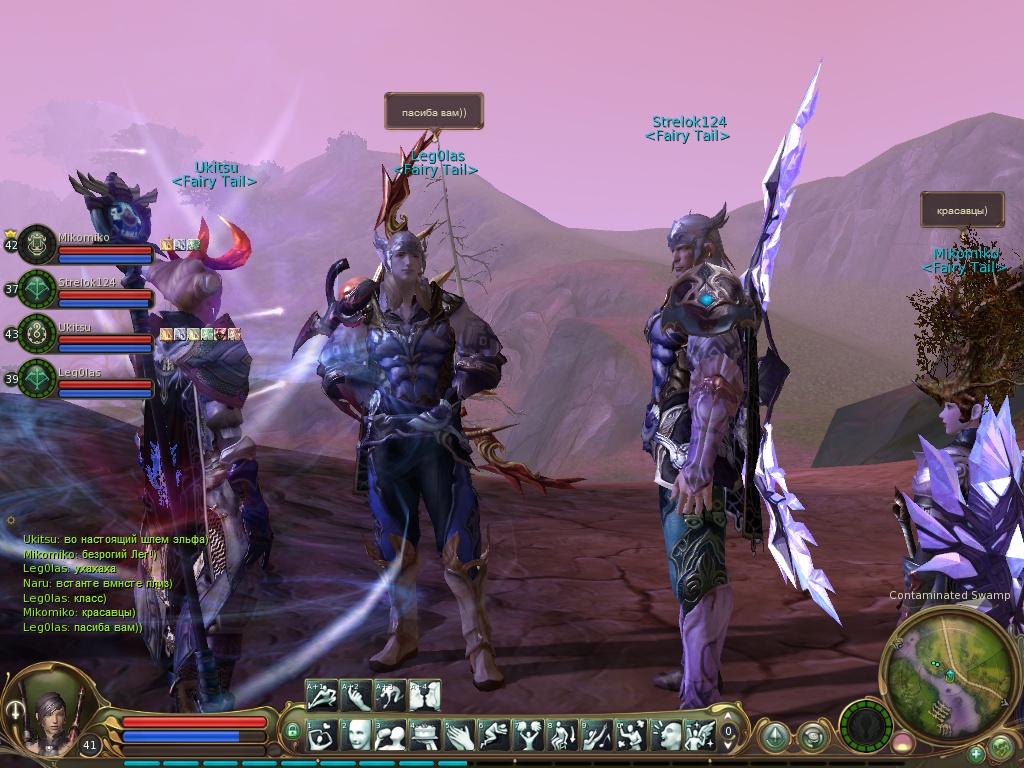The height and width of the screenshot is (768, 1024).
Task: Toggle the green hotbar lock
Action: (292, 733)
